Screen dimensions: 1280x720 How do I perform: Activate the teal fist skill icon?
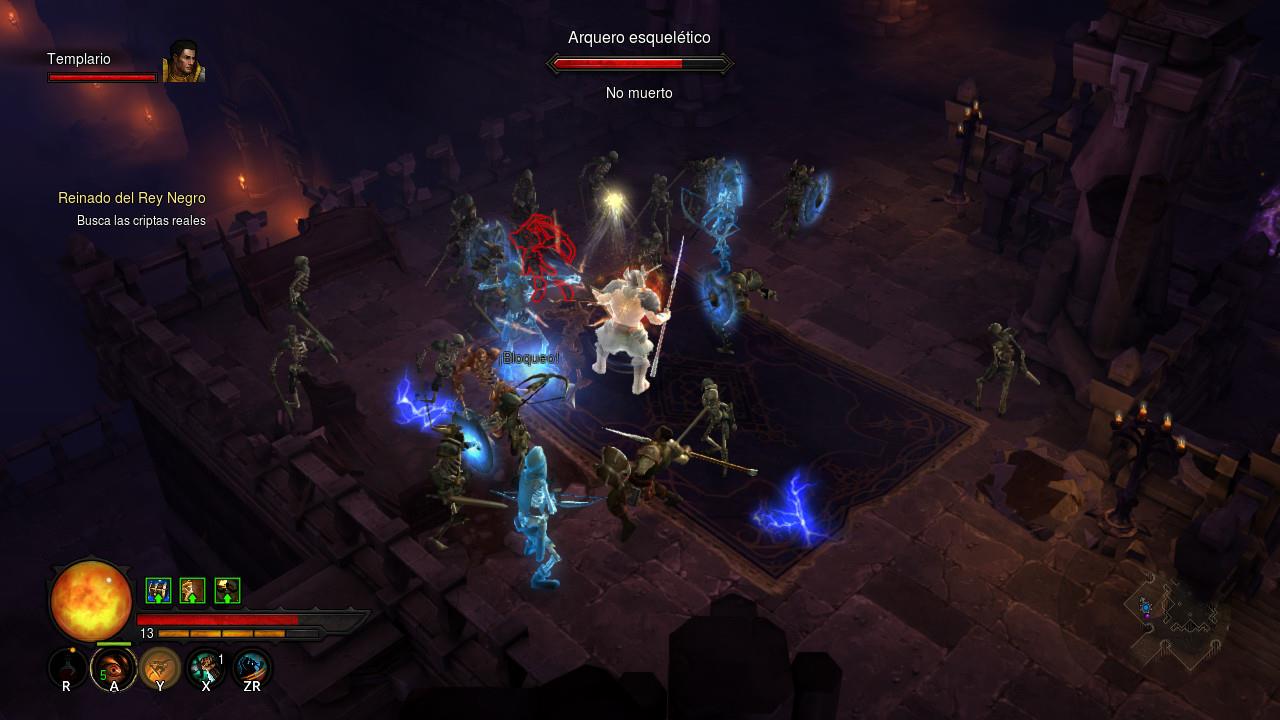pyautogui.click(x=205, y=666)
